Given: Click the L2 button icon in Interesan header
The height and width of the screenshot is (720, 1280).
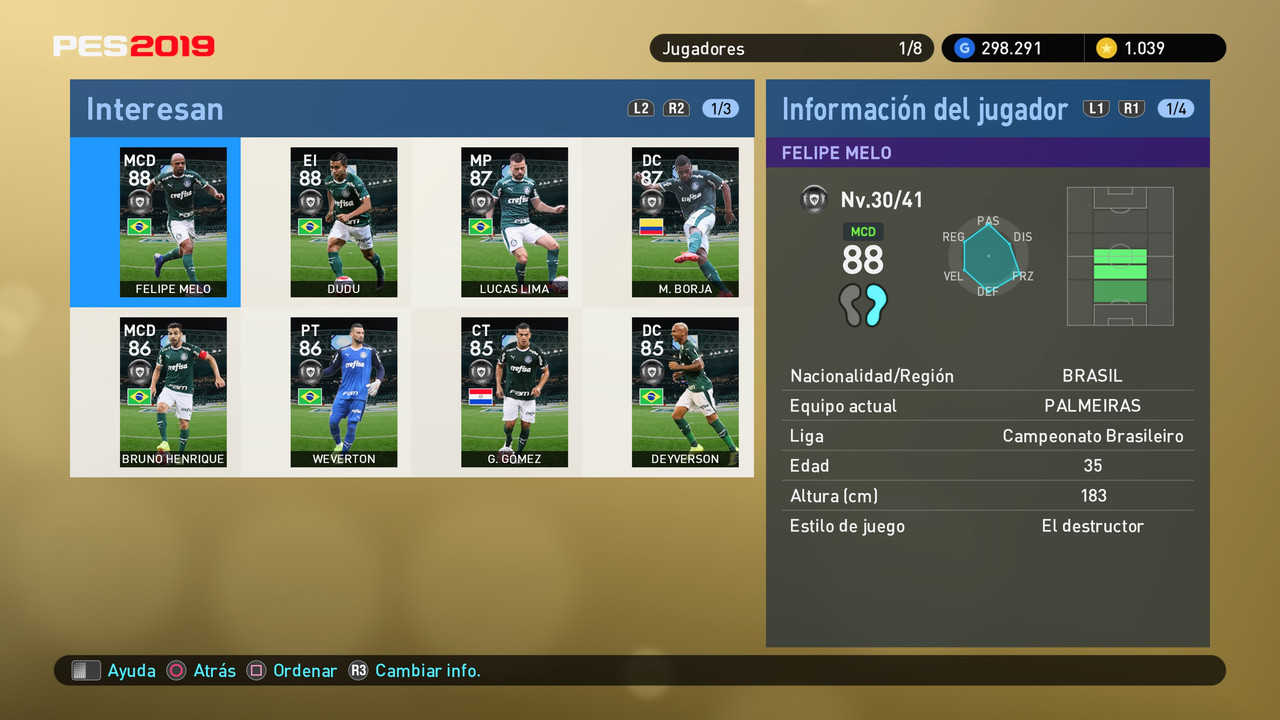Looking at the screenshot, I should (640, 108).
